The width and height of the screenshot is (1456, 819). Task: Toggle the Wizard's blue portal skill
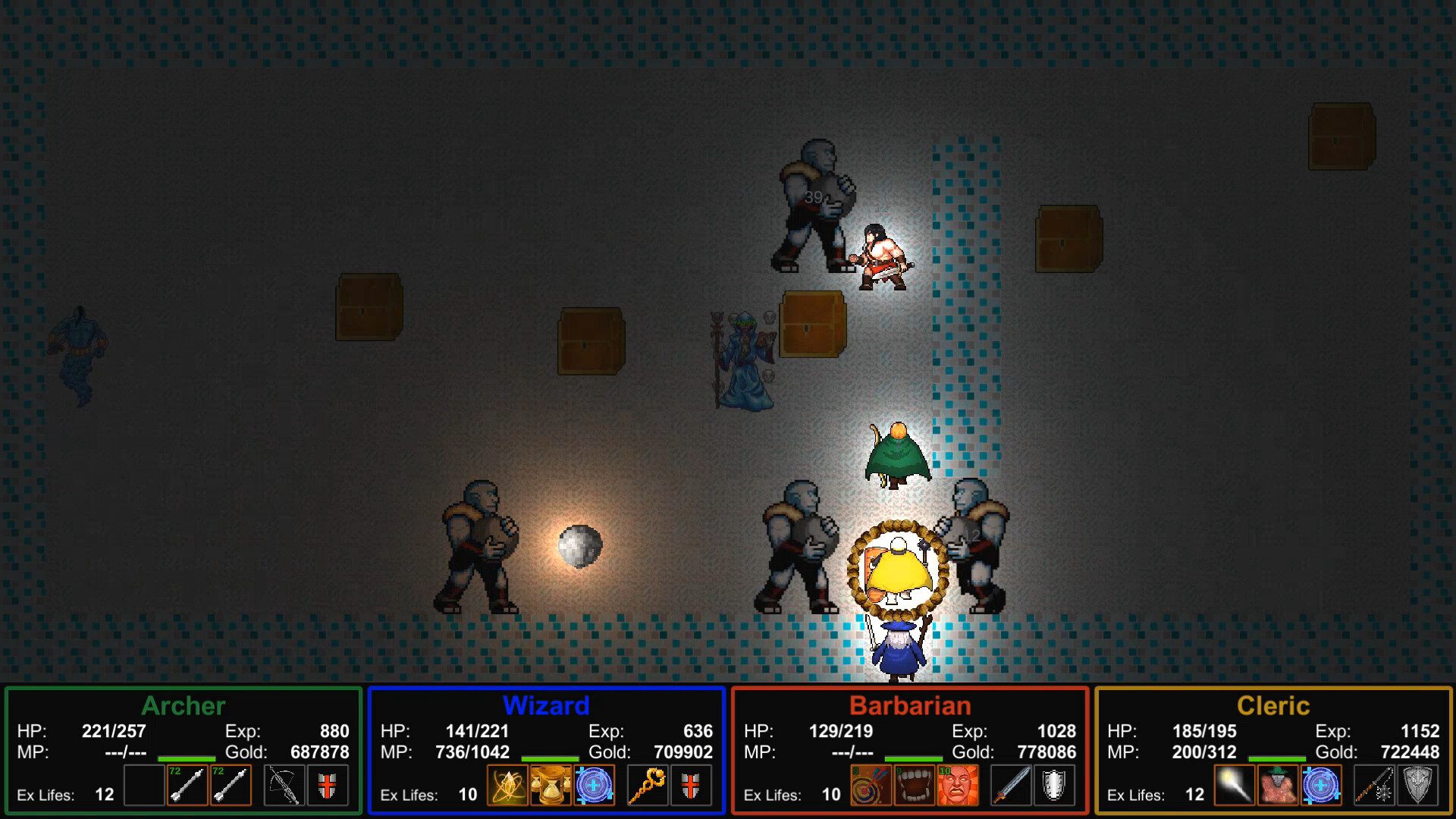click(594, 785)
